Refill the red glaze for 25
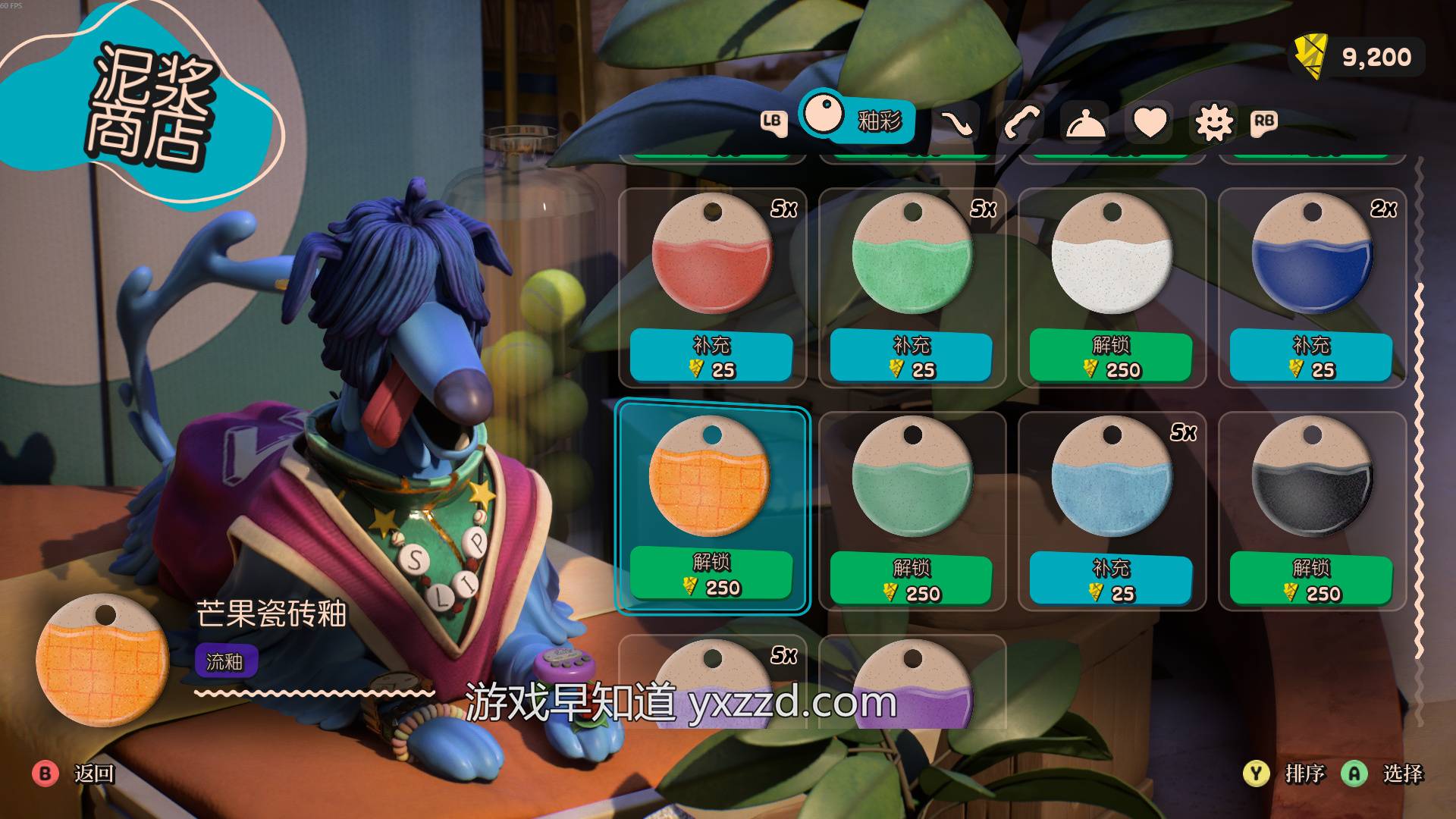The image size is (1456, 819). (711, 356)
